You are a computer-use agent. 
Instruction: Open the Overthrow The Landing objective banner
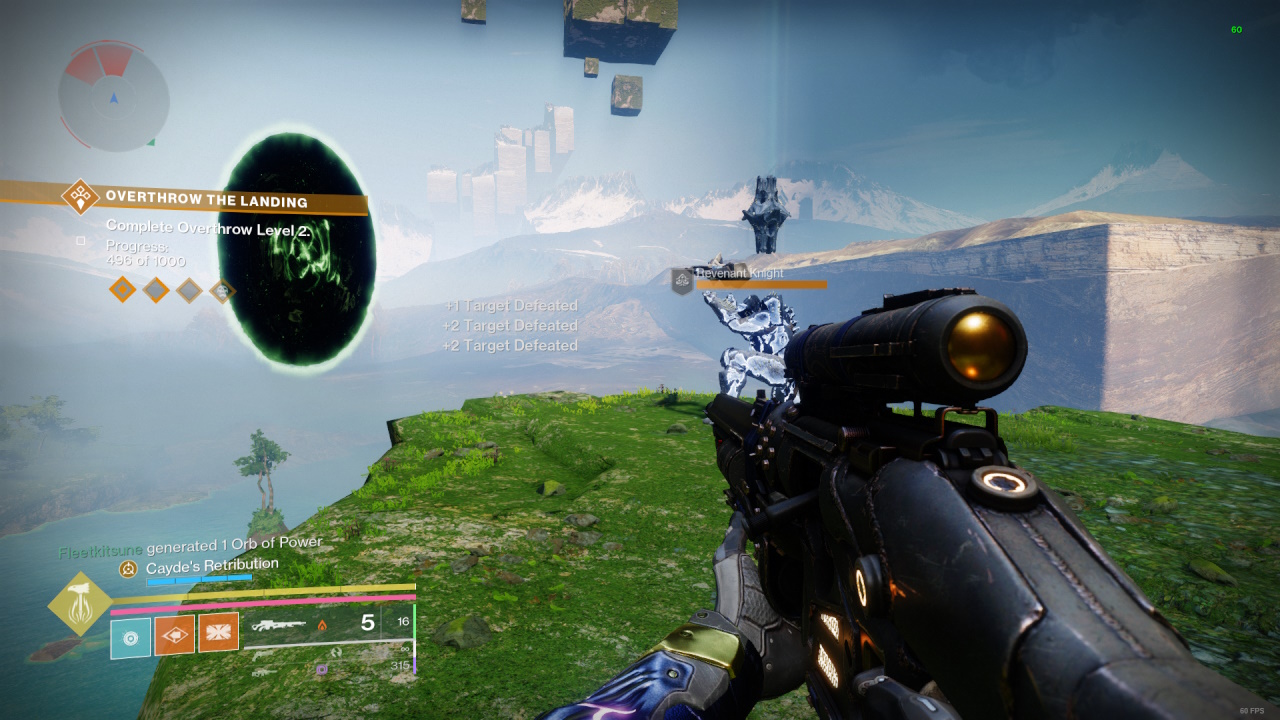click(x=205, y=201)
